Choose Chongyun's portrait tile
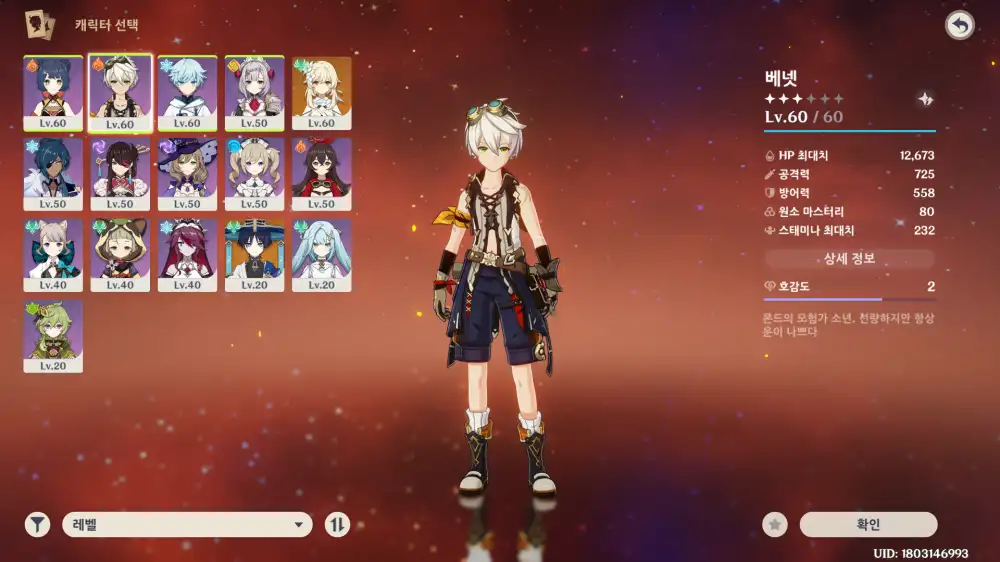Image resolution: width=1000 pixels, height=562 pixels. [187, 92]
